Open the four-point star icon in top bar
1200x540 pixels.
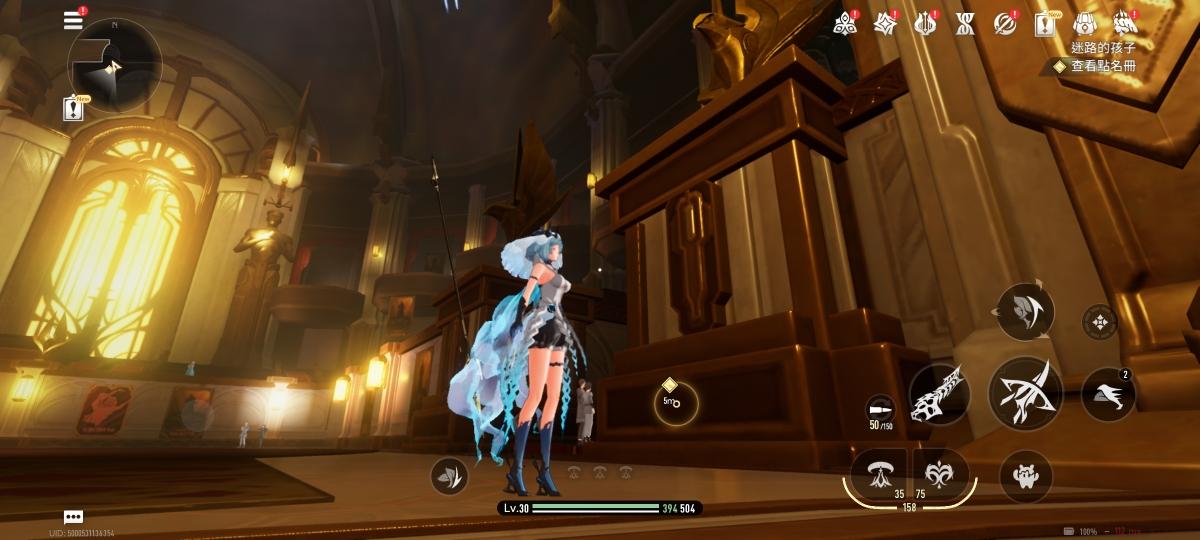coord(885,24)
